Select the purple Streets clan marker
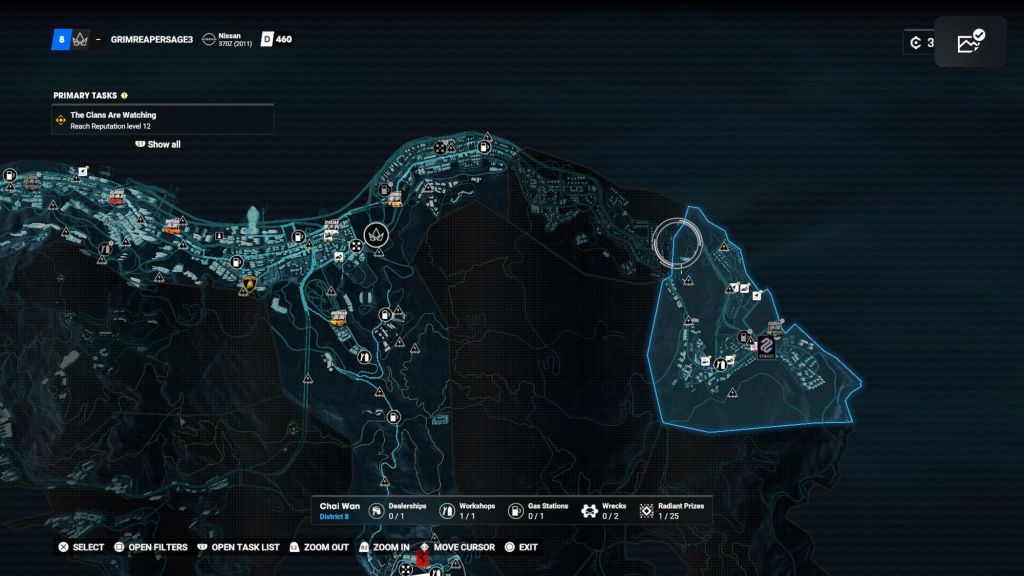Image resolution: width=1024 pixels, height=576 pixels. coord(767,344)
